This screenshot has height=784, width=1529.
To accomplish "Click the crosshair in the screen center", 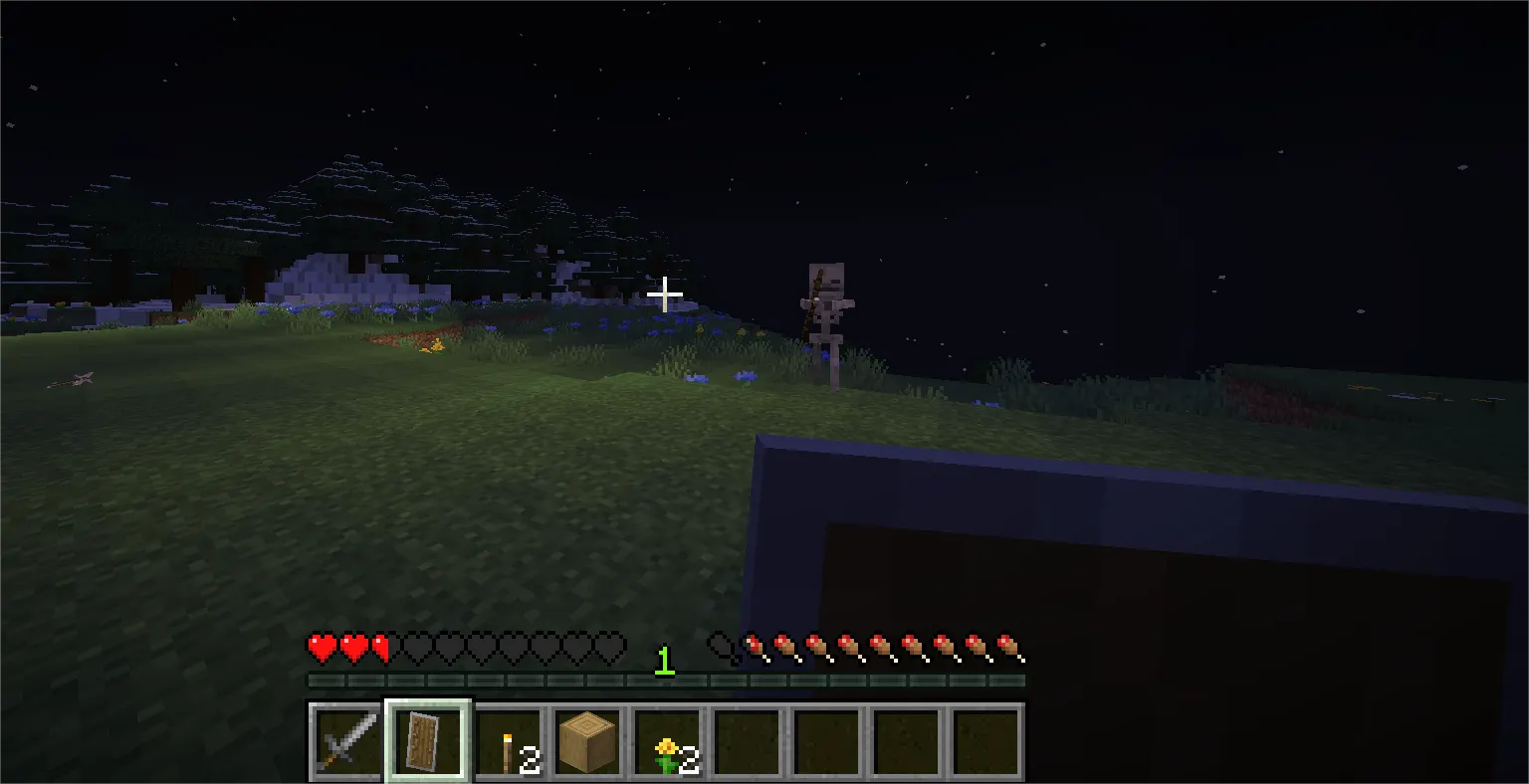I will [665, 294].
